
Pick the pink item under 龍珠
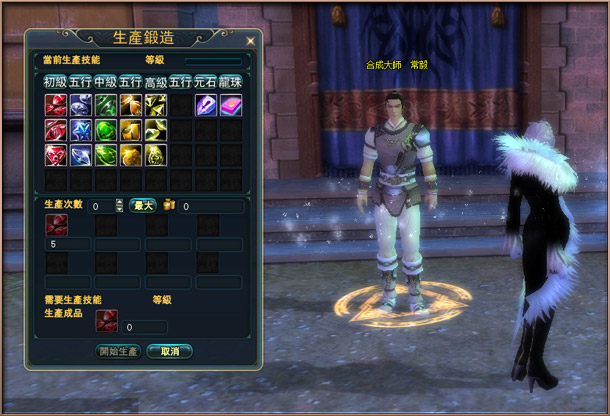coord(231,105)
